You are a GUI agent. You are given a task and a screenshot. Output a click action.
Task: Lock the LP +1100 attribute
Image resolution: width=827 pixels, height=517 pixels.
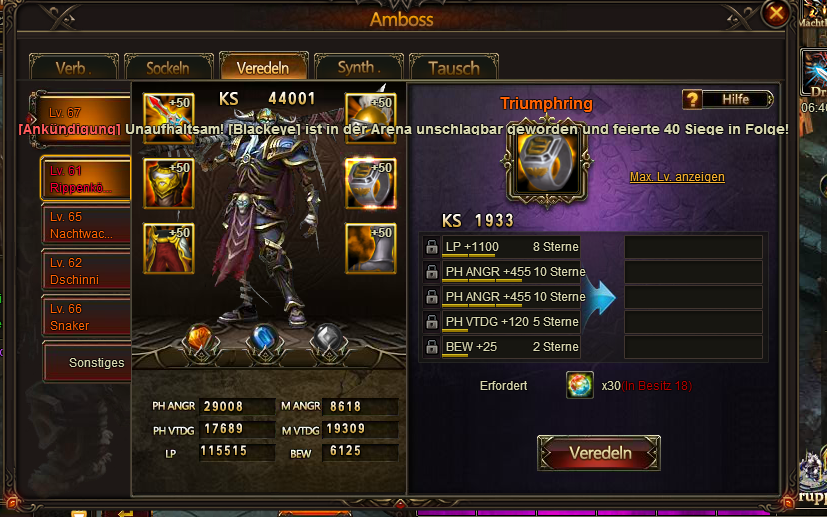coord(431,247)
